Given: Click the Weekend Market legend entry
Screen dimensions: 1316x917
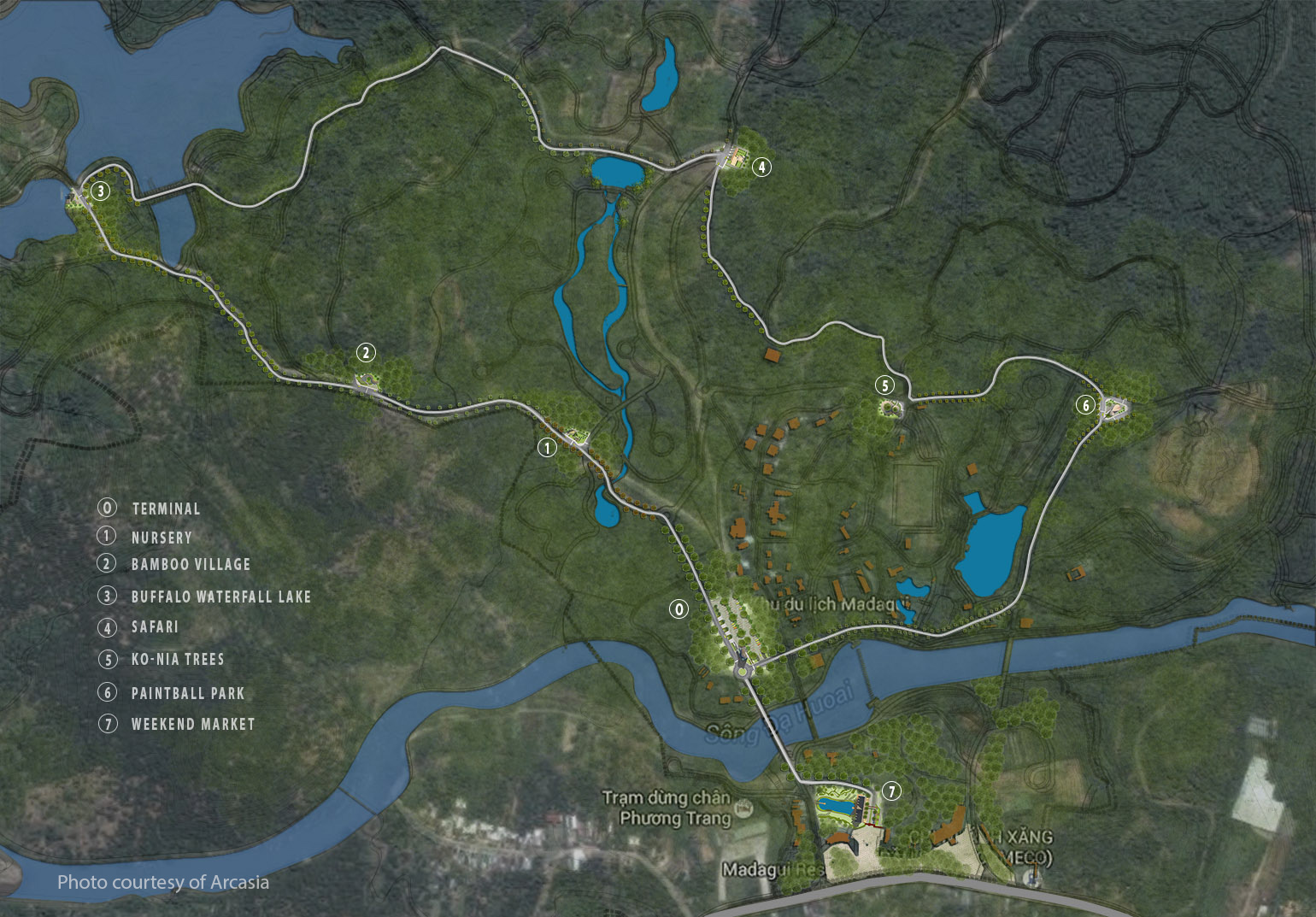Looking at the screenshot, I should (x=193, y=724).
